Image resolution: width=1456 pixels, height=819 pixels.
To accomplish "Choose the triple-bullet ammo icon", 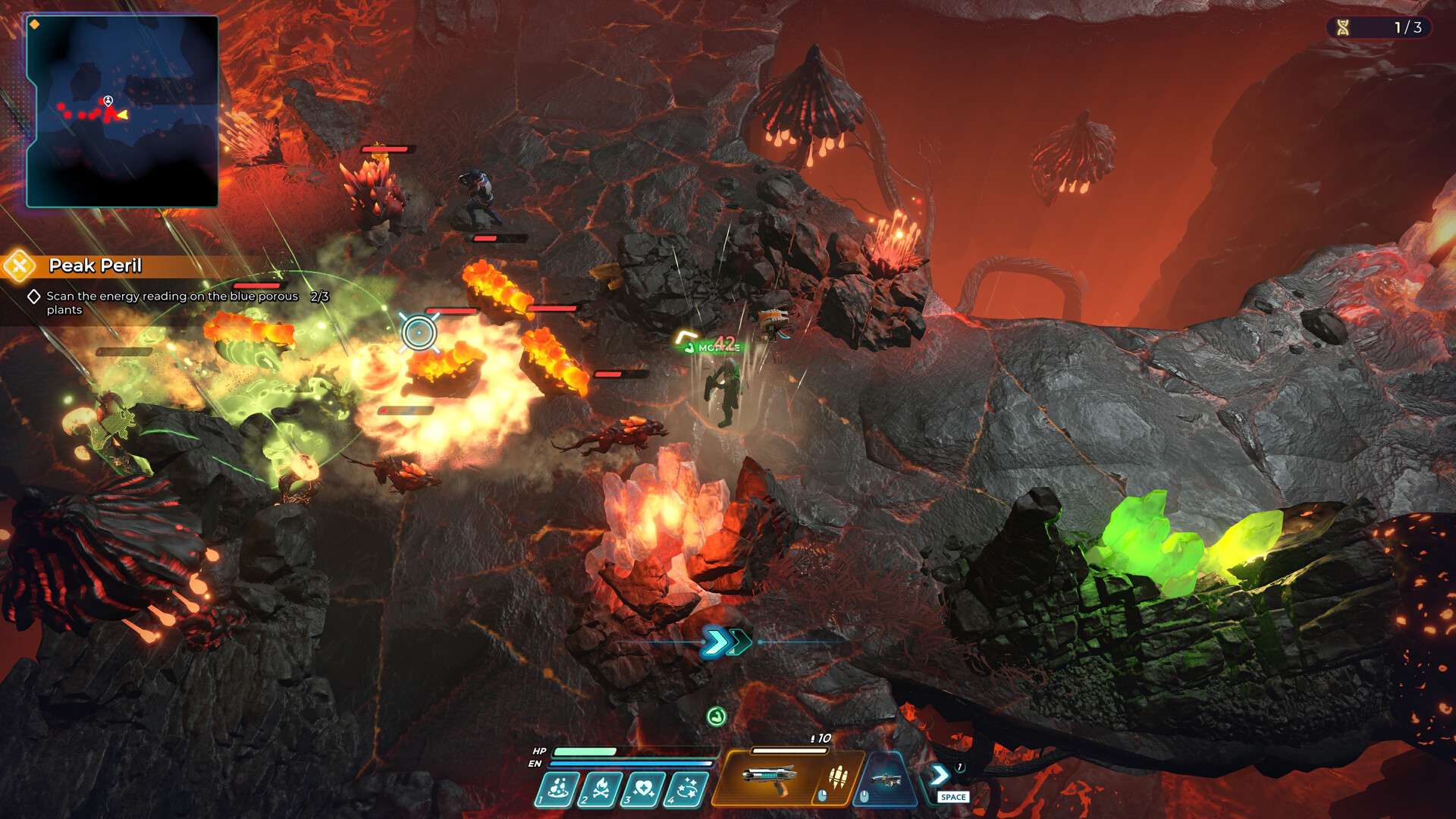I will [837, 777].
